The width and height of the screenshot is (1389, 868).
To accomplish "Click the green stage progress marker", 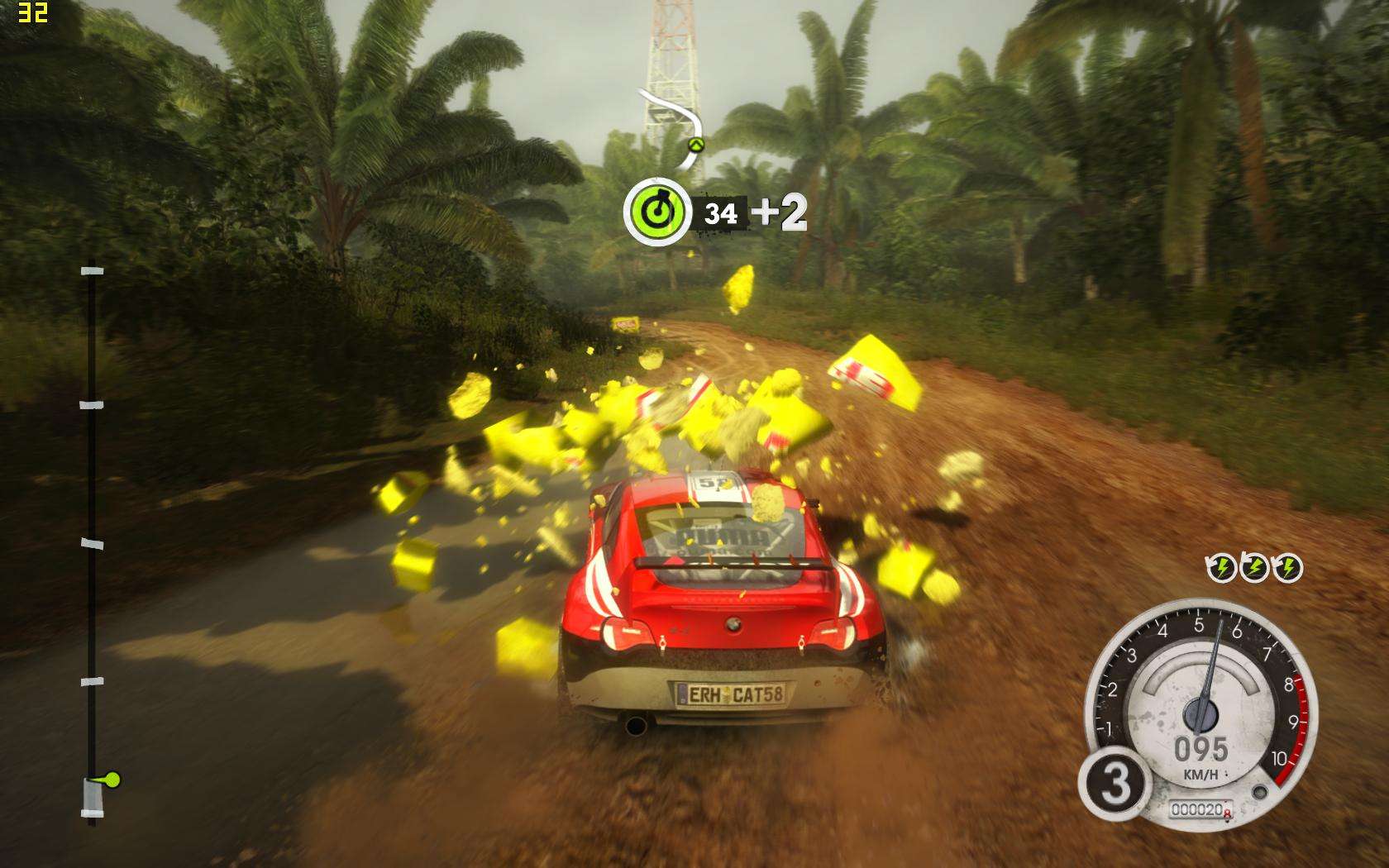I will pyautogui.click(x=111, y=779).
